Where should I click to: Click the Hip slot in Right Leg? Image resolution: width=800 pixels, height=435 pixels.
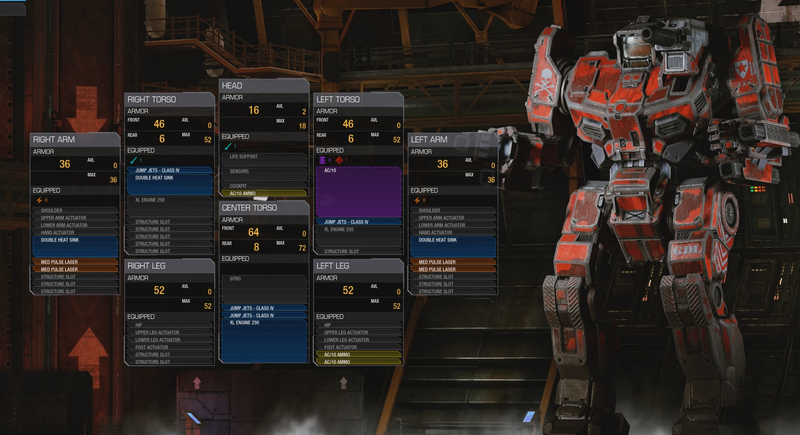click(x=168, y=325)
